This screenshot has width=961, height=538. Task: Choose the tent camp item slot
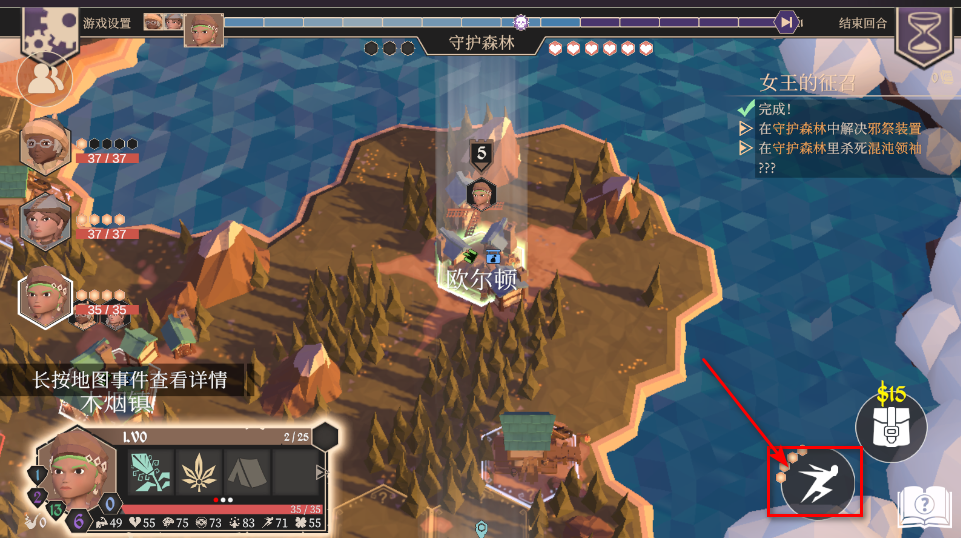(247, 472)
